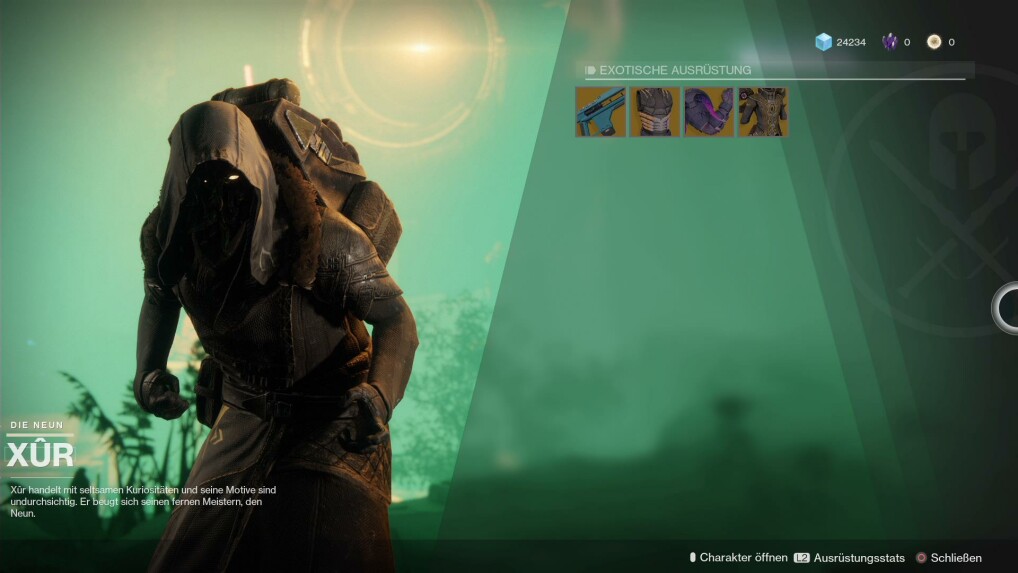Viewport: 1018px width, 573px height.
Task: Select the blue exotic rifle for sale
Action: coord(600,112)
